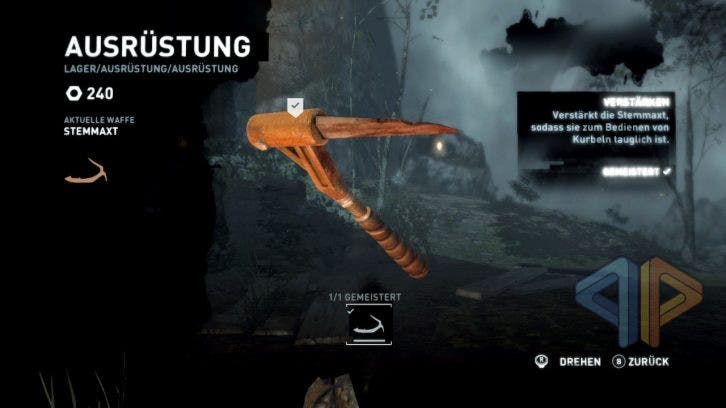Select the mastered pry axe upgrade slot

369,324
